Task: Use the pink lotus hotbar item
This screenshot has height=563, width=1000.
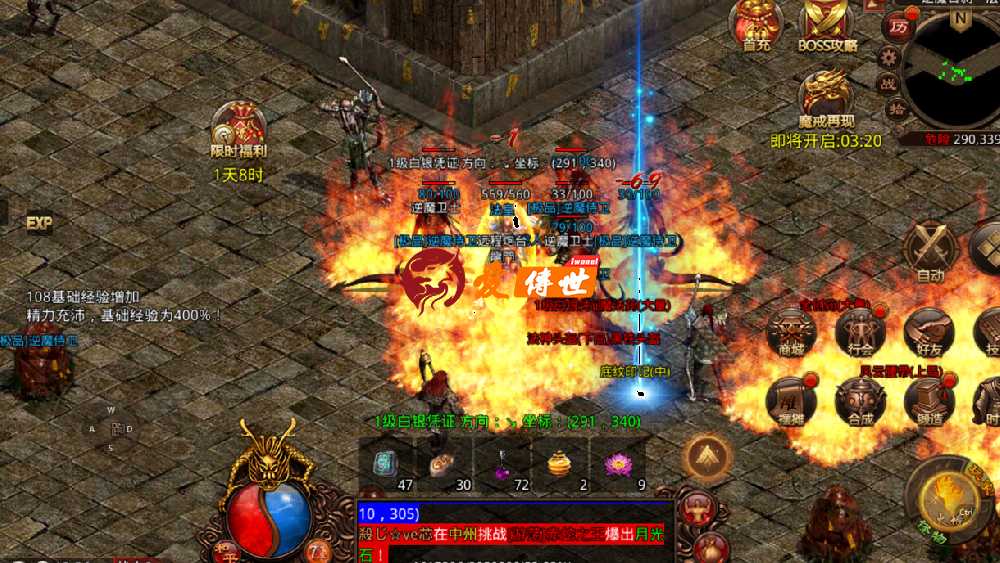Action: pyautogui.click(x=613, y=465)
